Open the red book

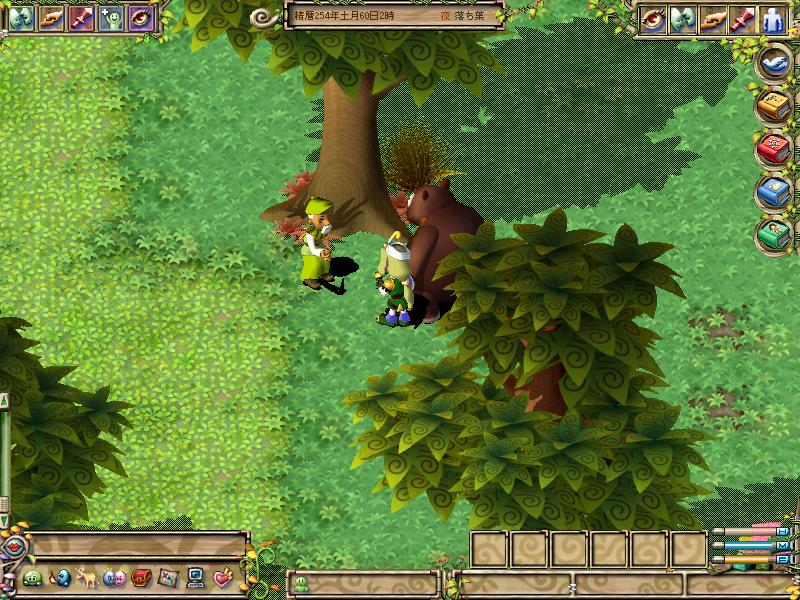pyautogui.click(x=775, y=149)
